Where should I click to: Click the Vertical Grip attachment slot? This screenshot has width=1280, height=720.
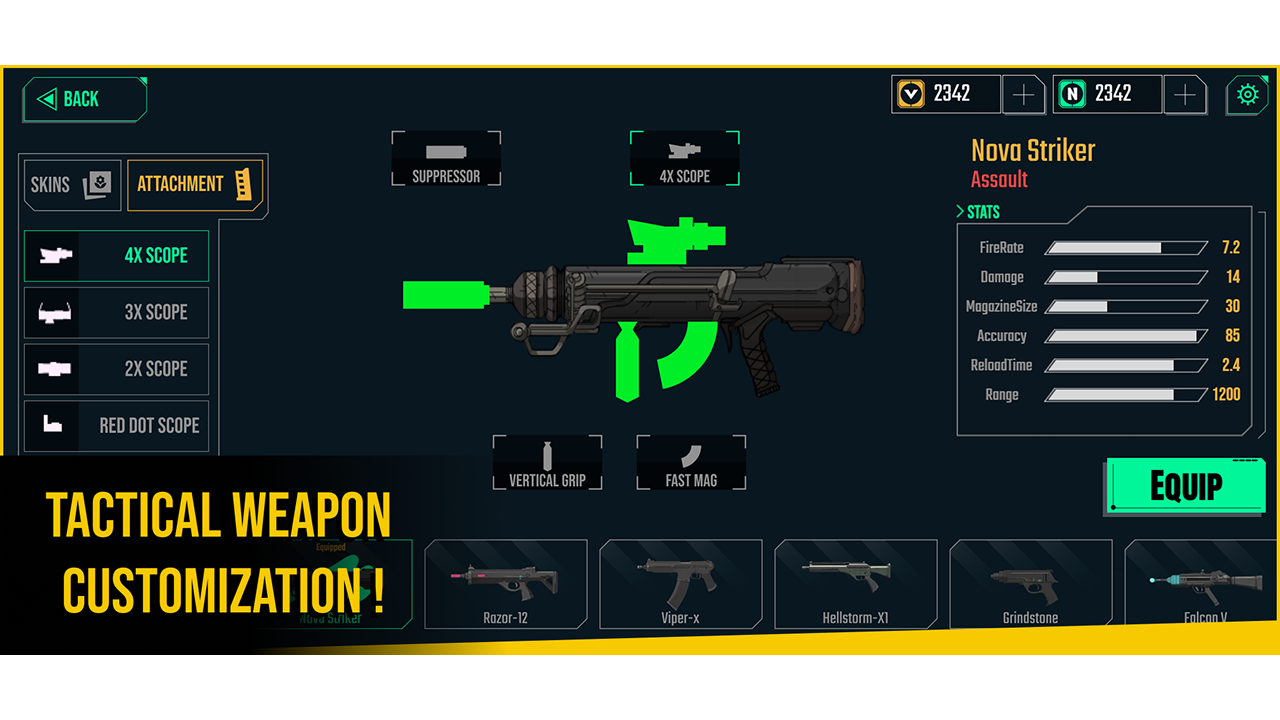pyautogui.click(x=547, y=462)
